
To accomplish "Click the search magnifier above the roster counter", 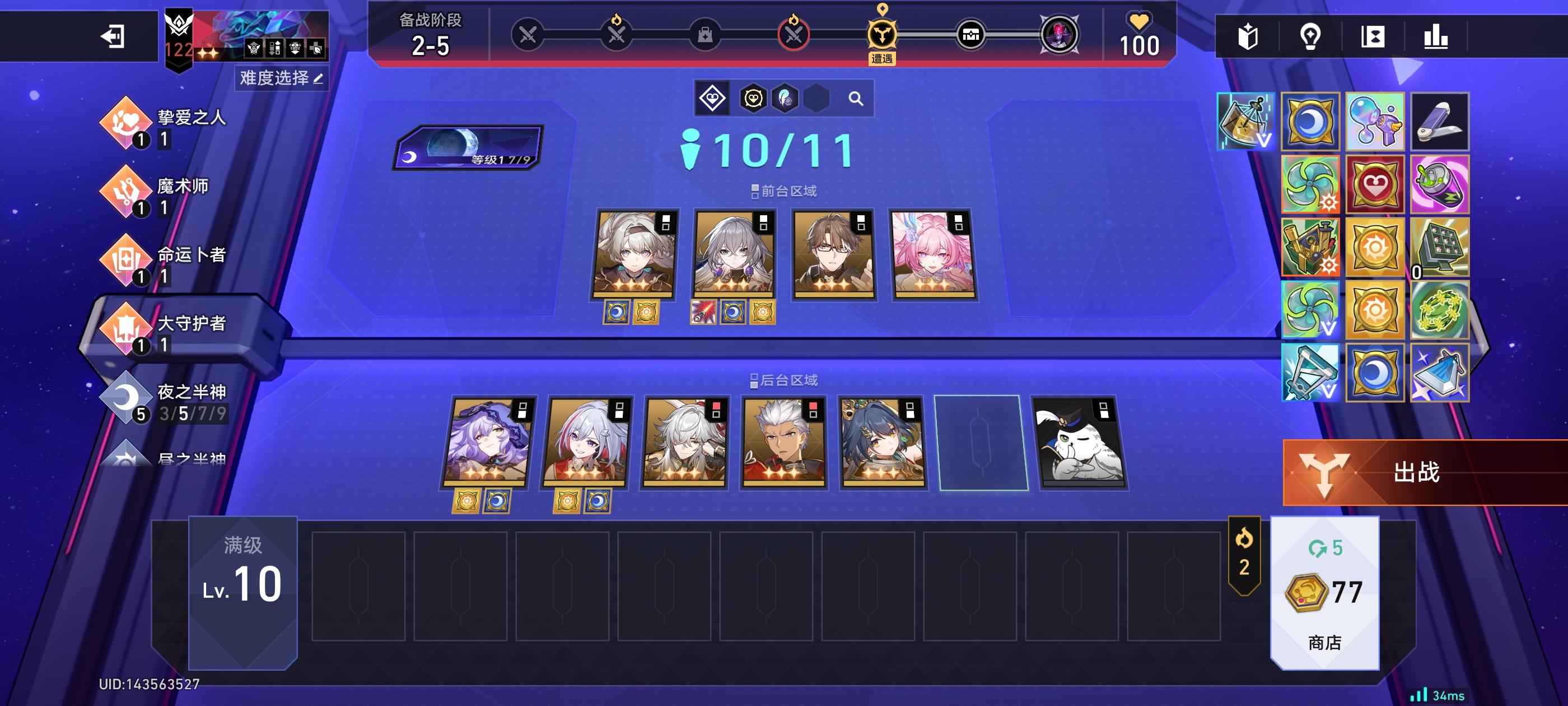I will coord(856,97).
